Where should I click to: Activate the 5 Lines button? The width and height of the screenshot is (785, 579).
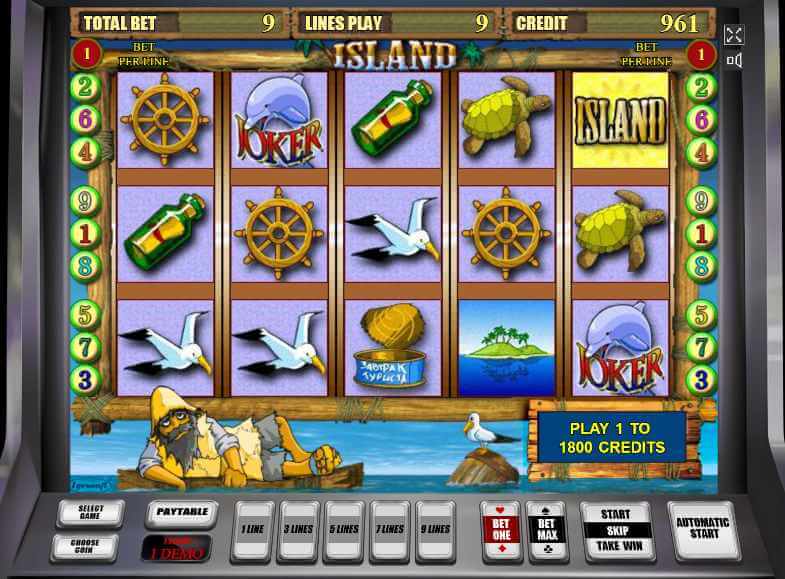click(343, 530)
